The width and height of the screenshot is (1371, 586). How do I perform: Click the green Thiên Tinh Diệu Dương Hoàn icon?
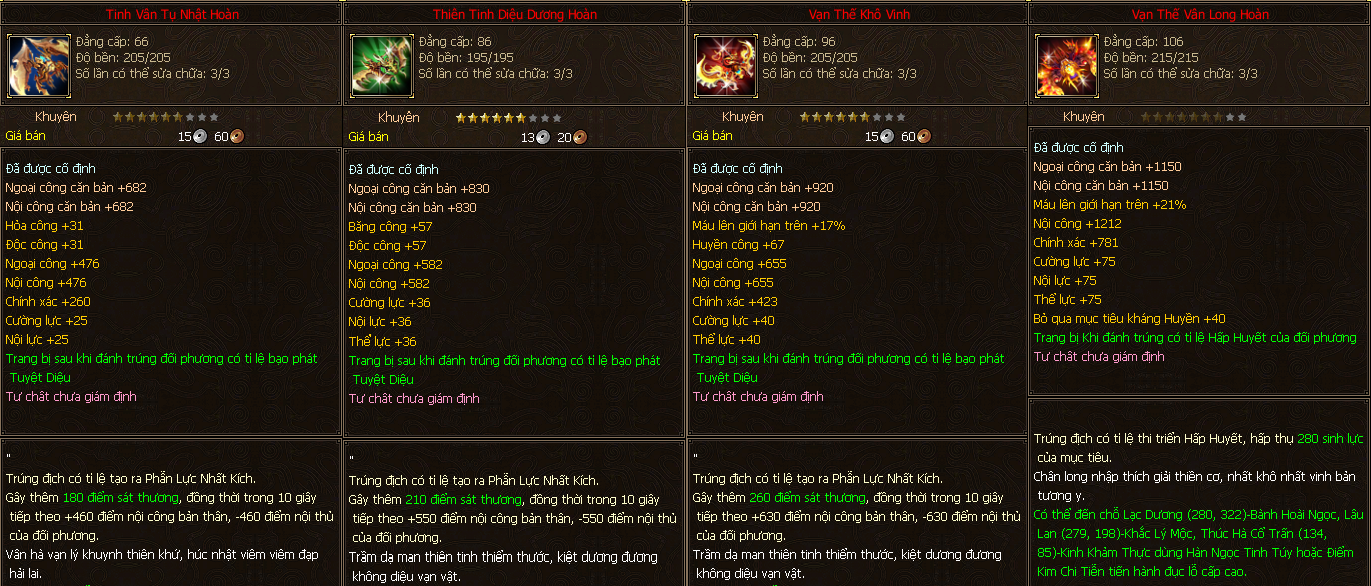click(382, 66)
